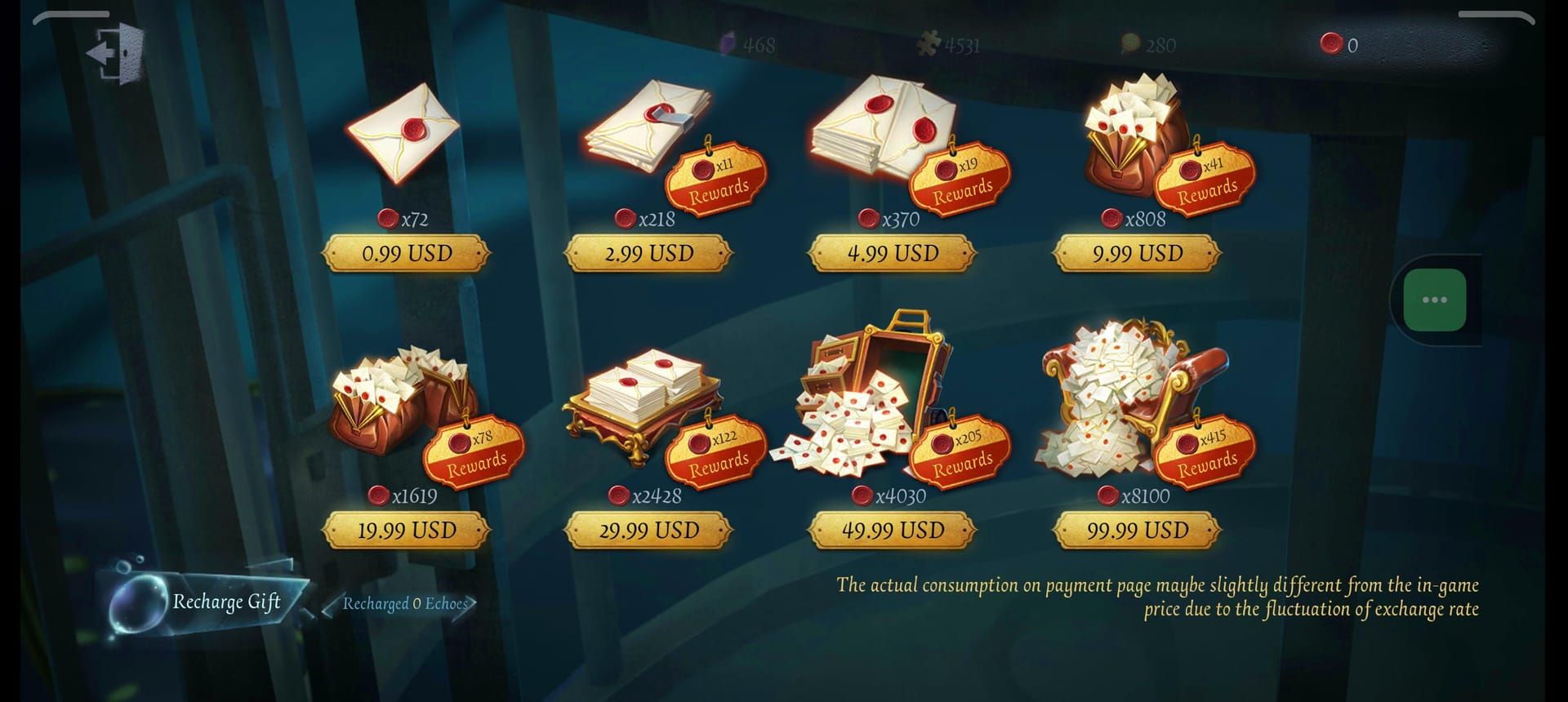
Task: Click the puzzle piece currency icon showing 4531
Action: point(929,45)
